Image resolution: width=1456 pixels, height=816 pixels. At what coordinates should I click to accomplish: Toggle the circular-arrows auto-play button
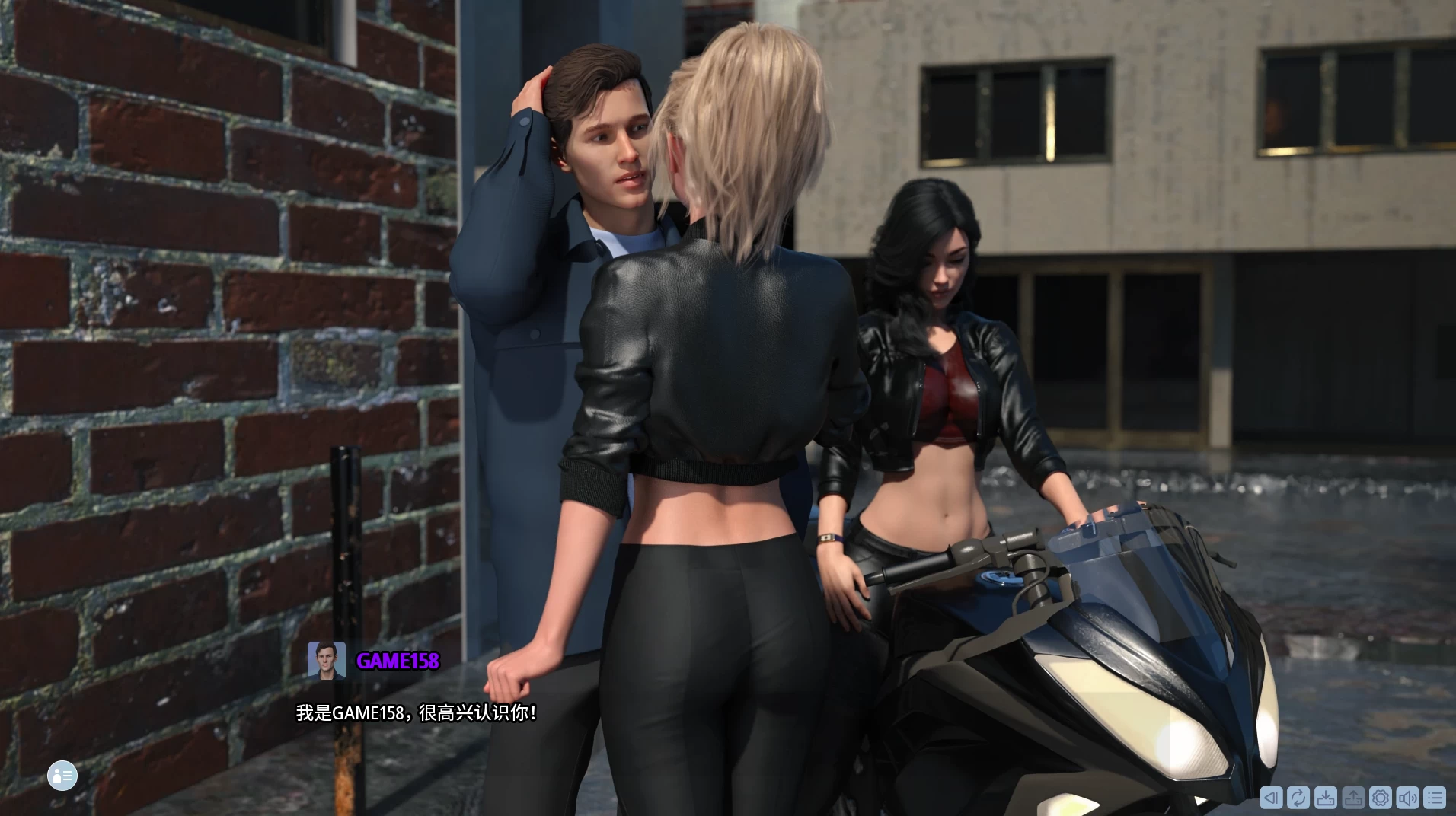point(1298,798)
